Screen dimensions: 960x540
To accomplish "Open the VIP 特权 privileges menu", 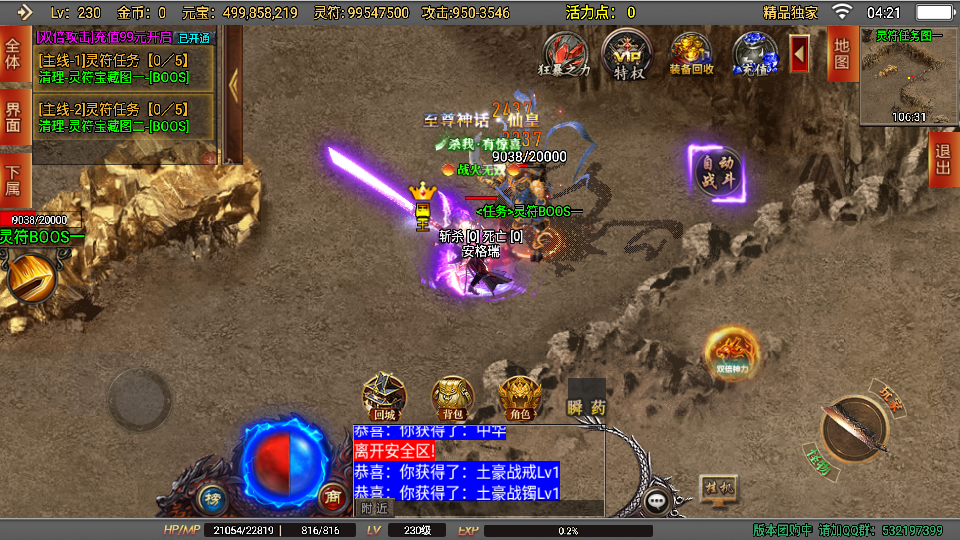I will 628,52.
